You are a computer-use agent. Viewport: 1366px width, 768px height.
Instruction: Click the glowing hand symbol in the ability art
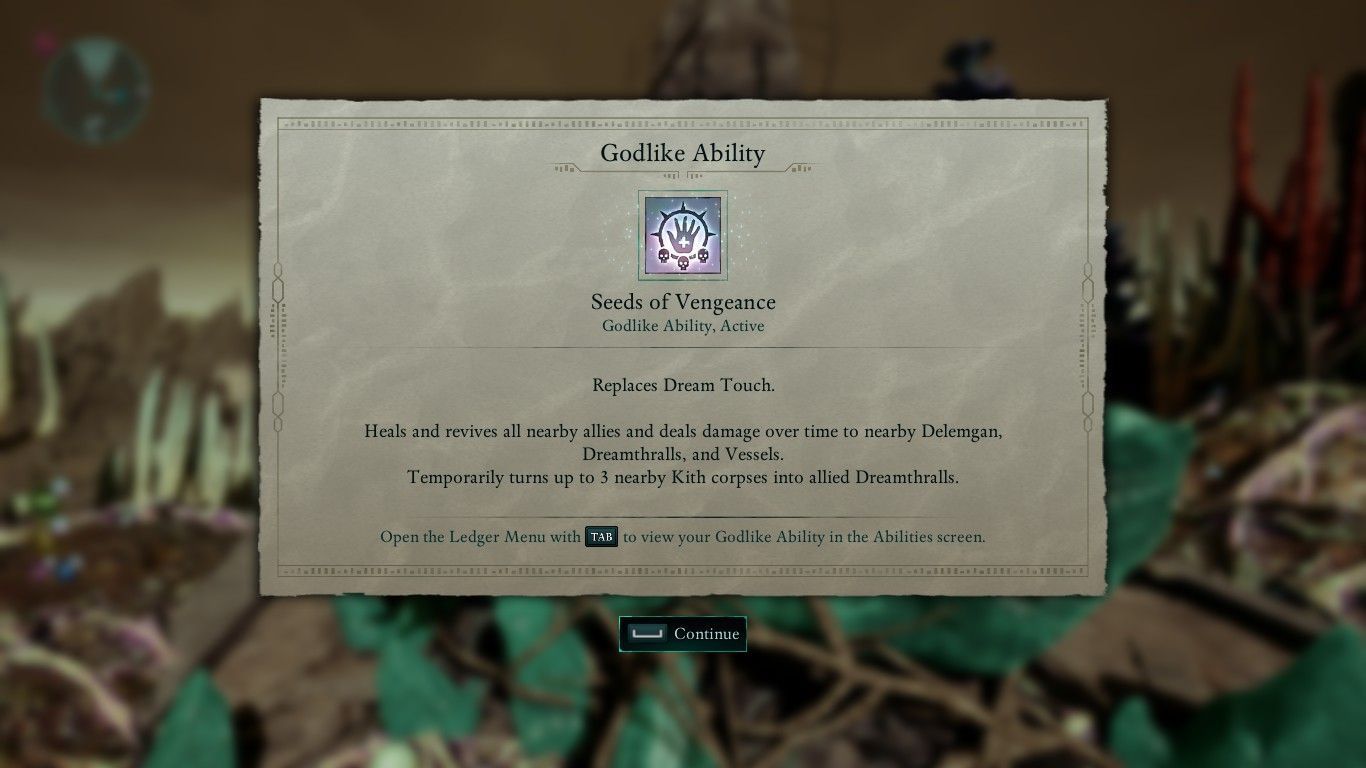(x=683, y=228)
